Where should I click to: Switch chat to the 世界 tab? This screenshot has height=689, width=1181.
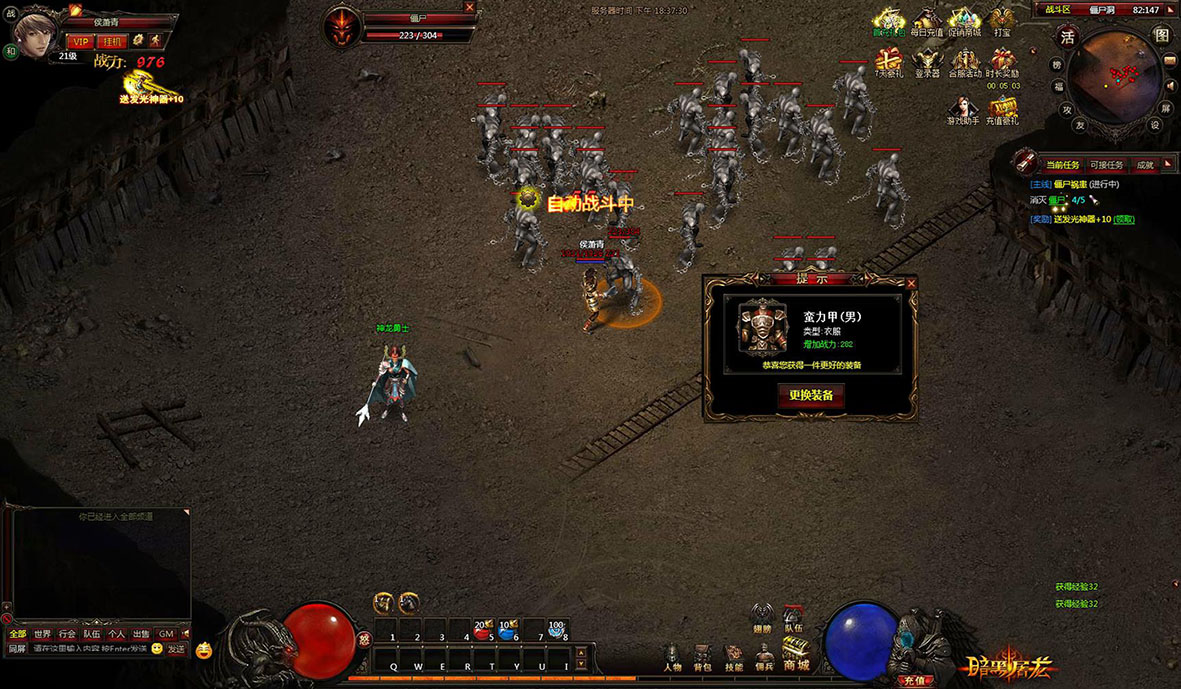[42, 634]
